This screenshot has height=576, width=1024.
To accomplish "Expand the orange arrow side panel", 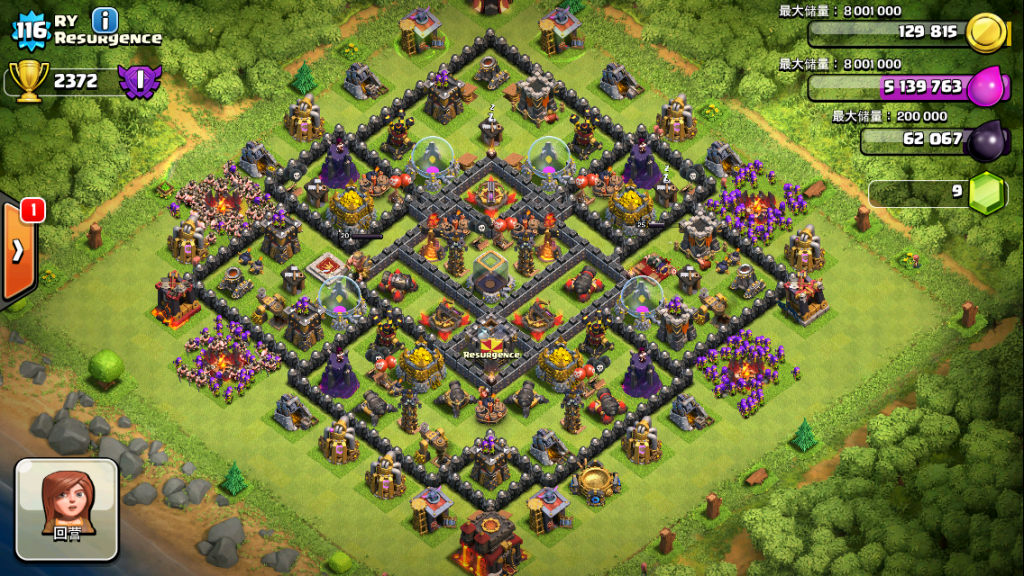I will (x=18, y=251).
